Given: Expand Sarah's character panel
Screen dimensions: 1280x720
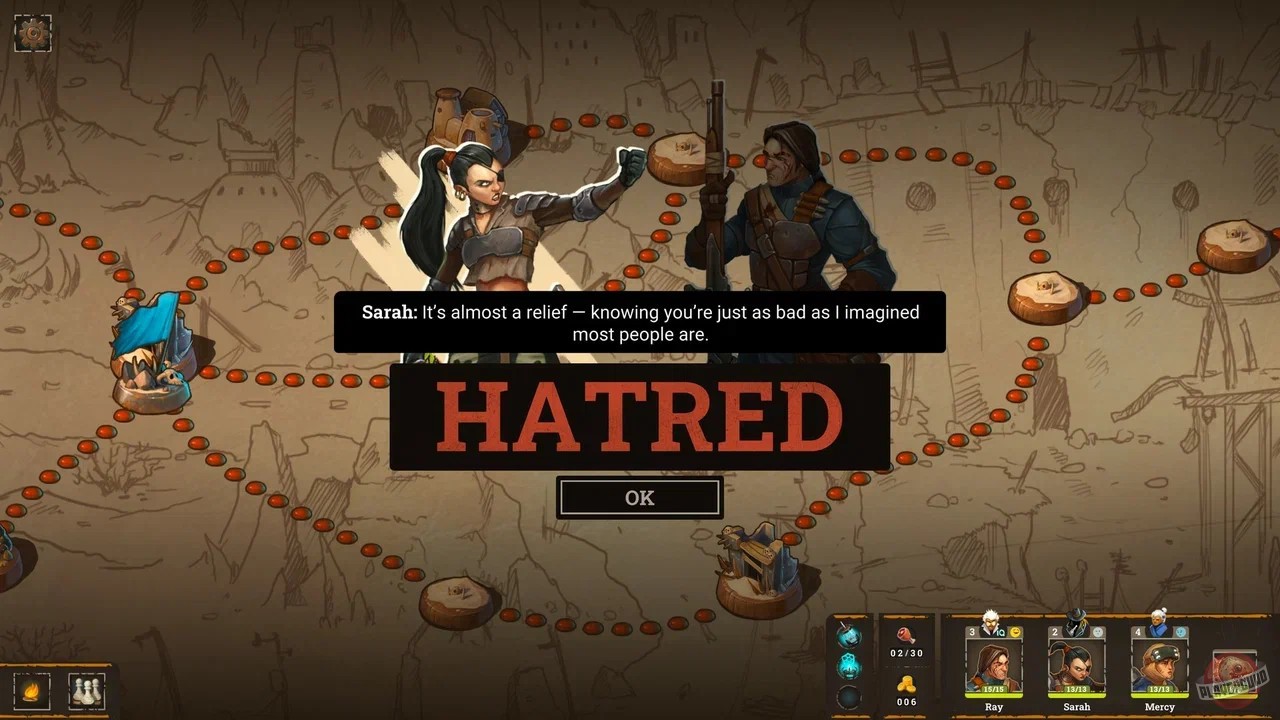Looking at the screenshot, I should coord(1054,631).
